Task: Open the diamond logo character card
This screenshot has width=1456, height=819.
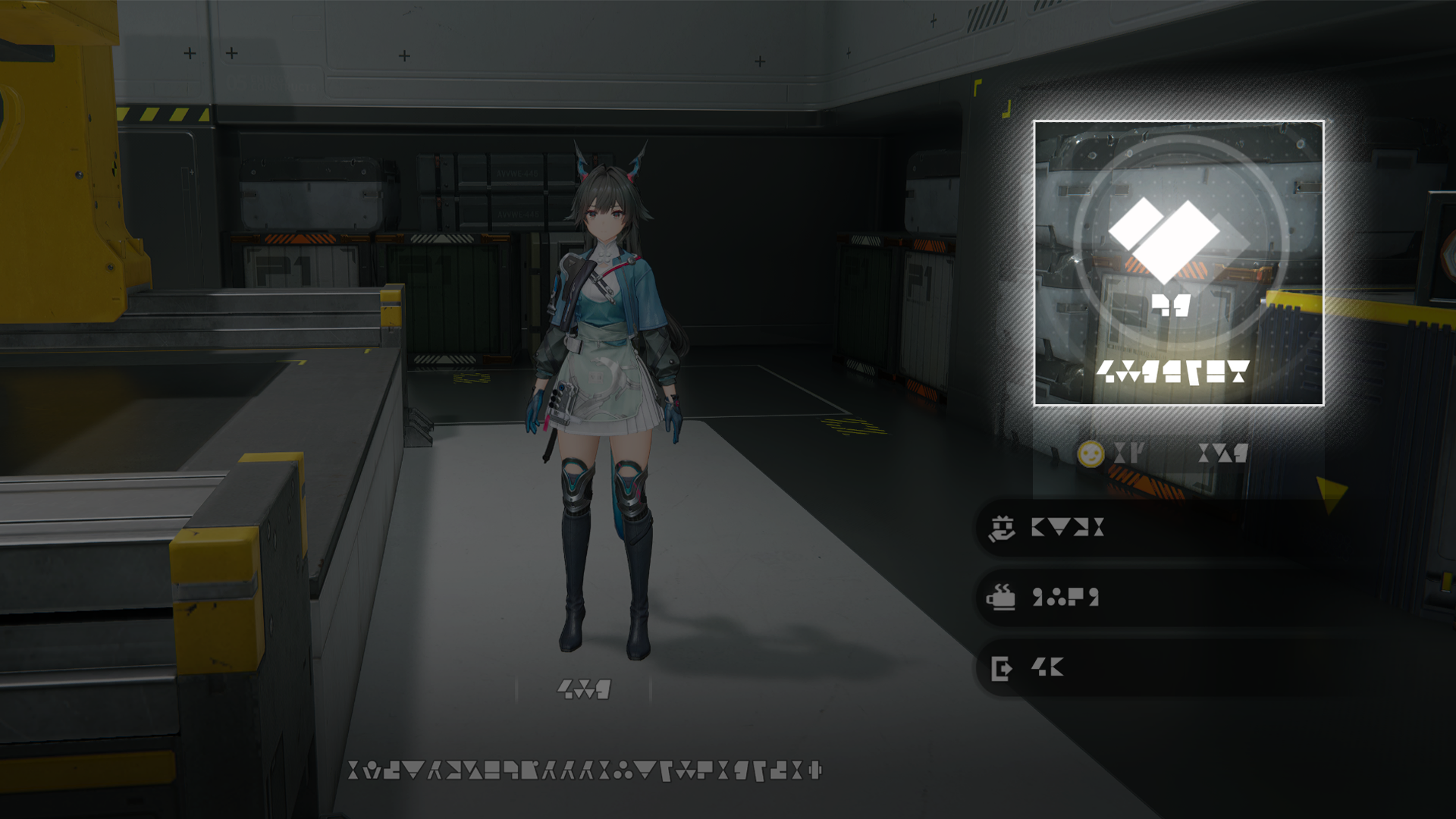Action: 1178,262
